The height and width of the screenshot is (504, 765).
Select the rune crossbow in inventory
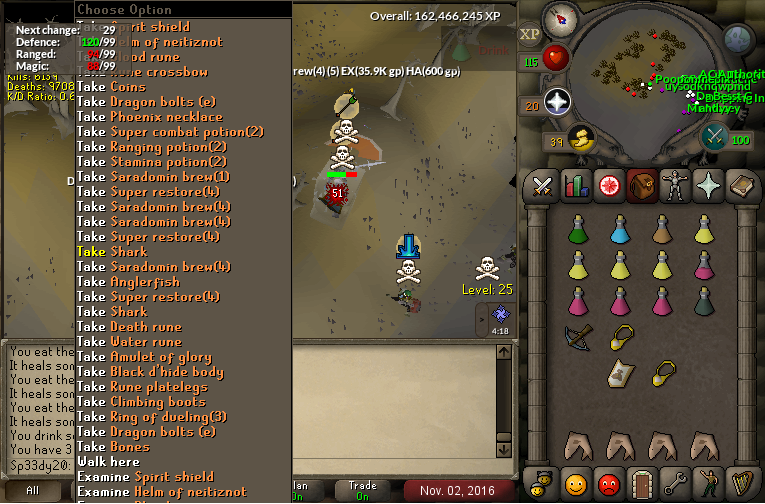point(578,338)
